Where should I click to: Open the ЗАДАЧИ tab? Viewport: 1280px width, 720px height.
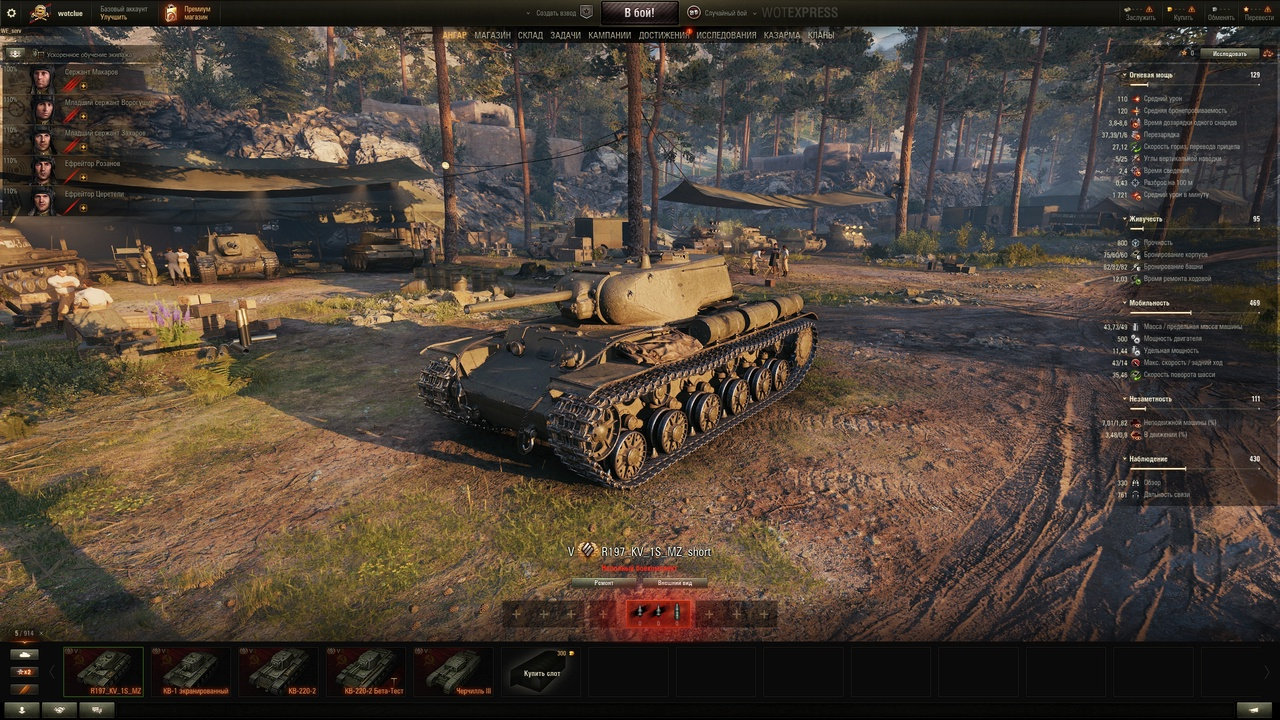tap(565, 36)
